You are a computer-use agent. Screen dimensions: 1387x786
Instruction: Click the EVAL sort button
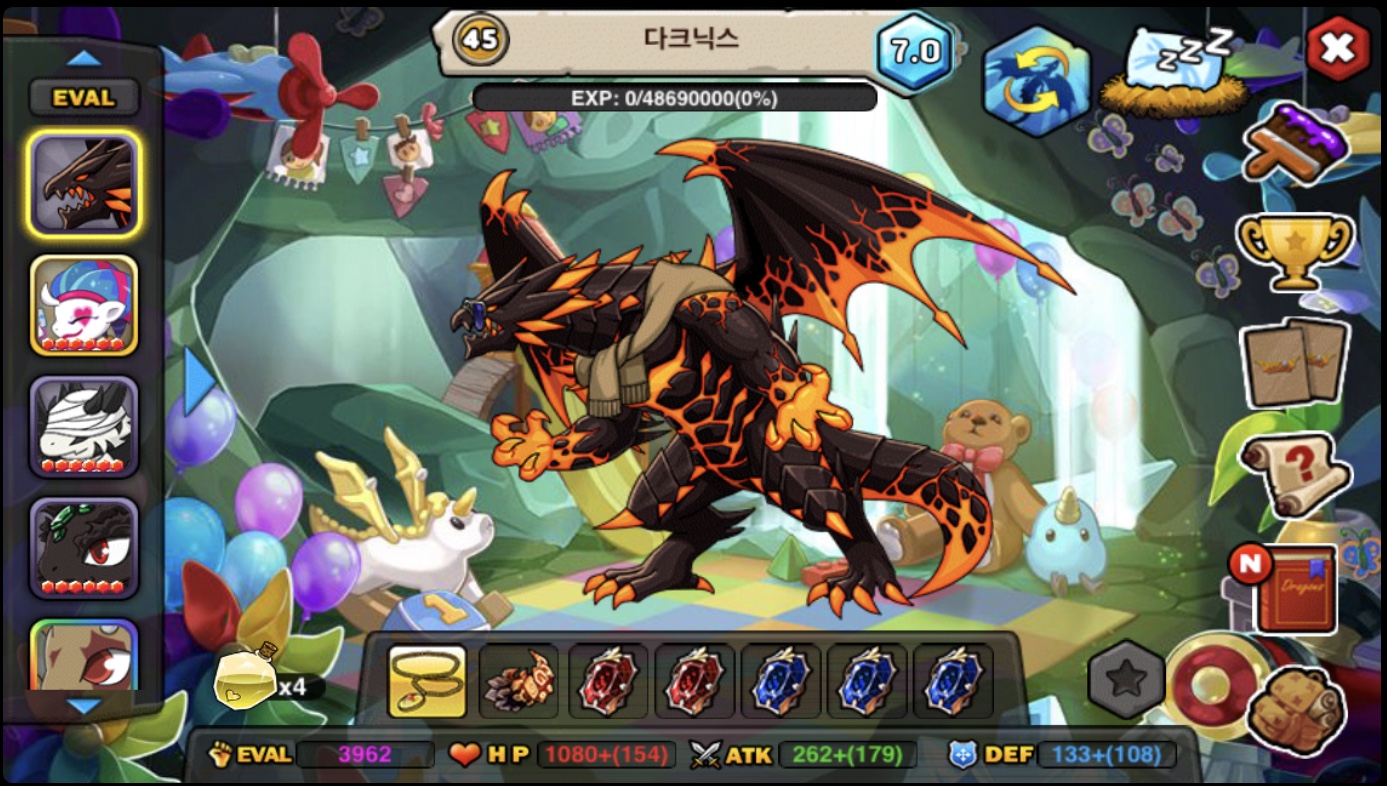click(x=84, y=98)
